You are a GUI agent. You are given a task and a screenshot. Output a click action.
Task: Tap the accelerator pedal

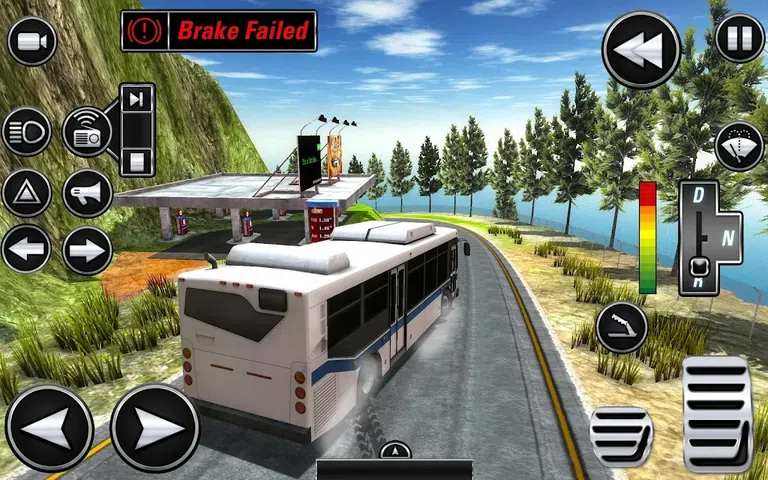(717, 413)
